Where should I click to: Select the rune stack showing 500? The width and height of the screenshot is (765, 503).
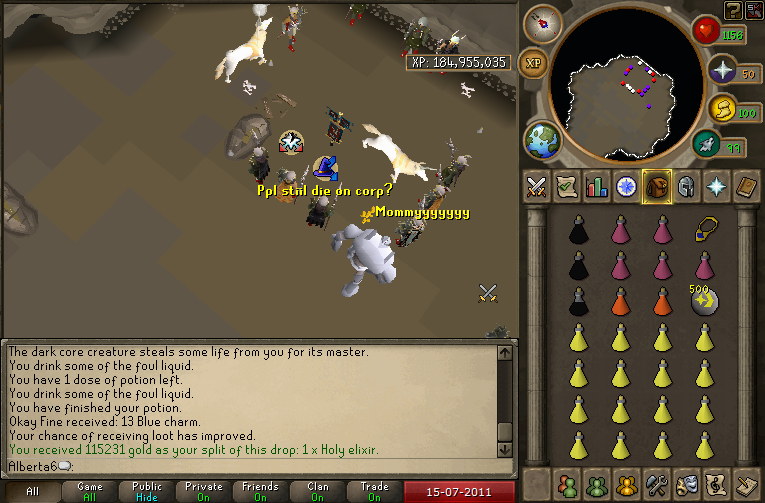pyautogui.click(x=705, y=300)
